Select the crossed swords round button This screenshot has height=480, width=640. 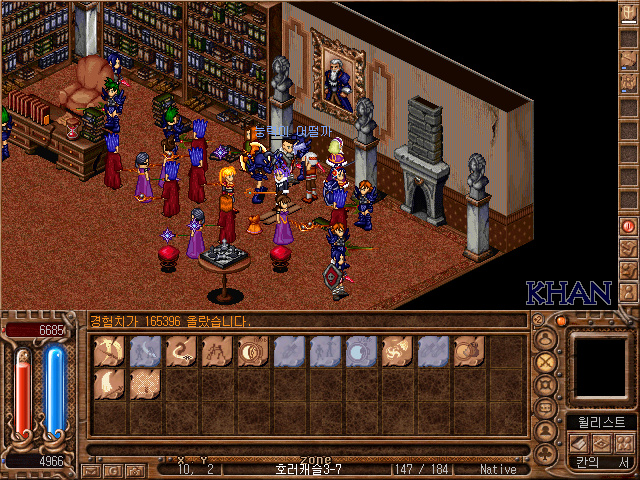(546, 361)
